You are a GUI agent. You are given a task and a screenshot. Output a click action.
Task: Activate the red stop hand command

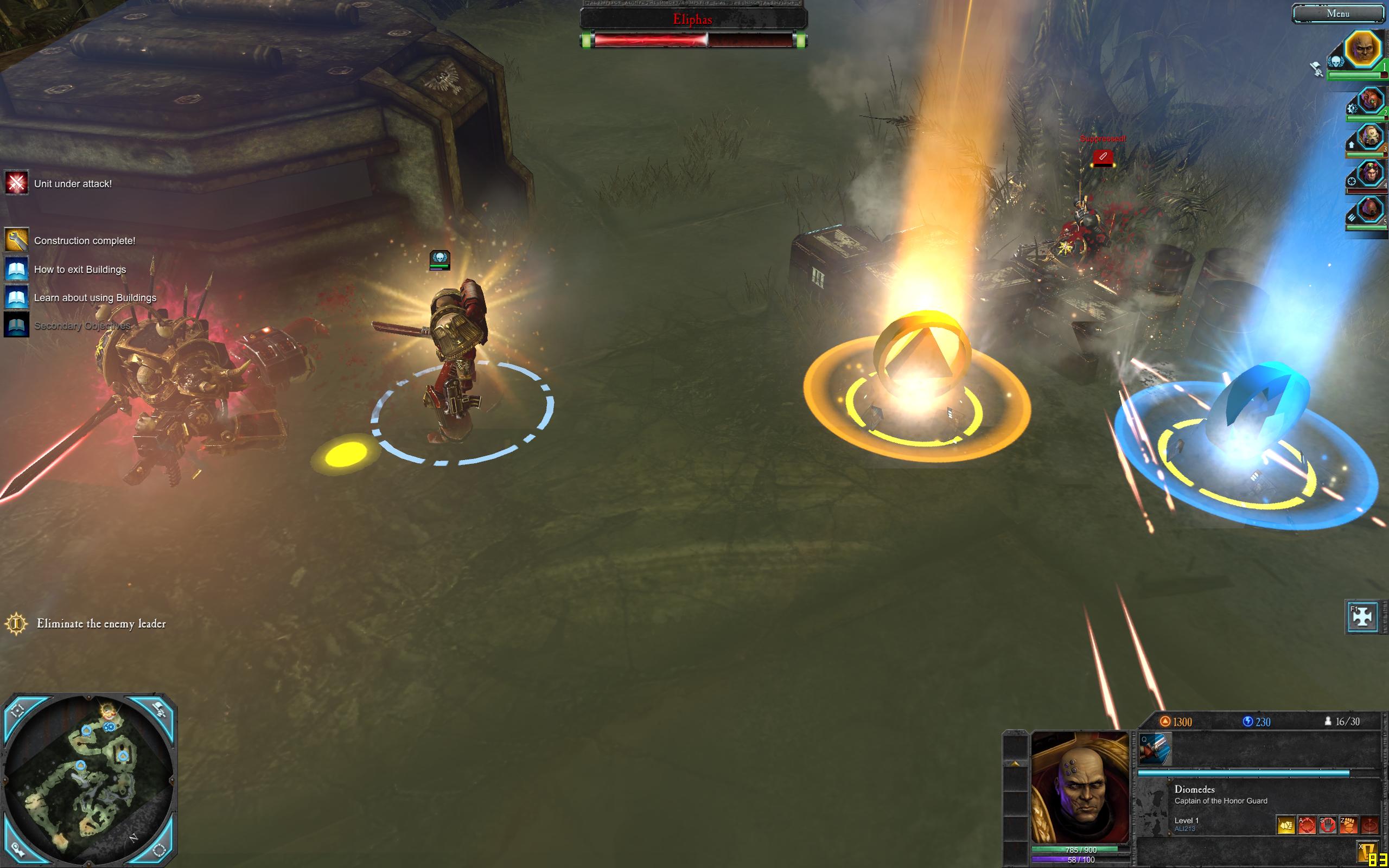[1328, 826]
